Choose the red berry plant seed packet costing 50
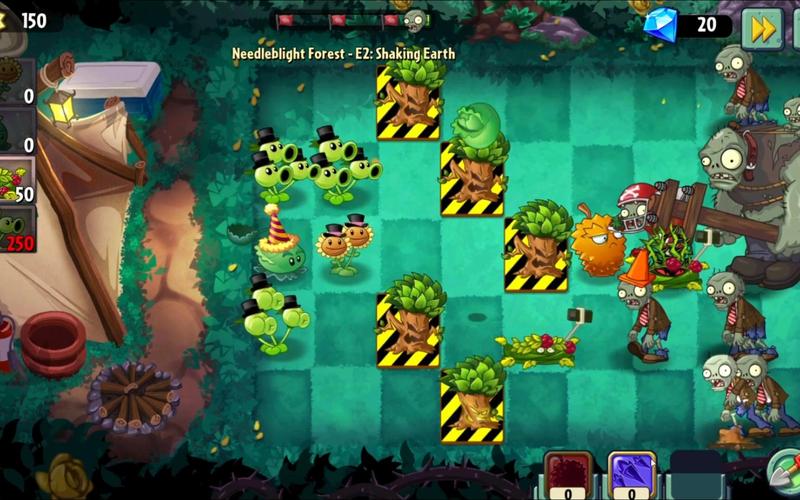 [17, 182]
